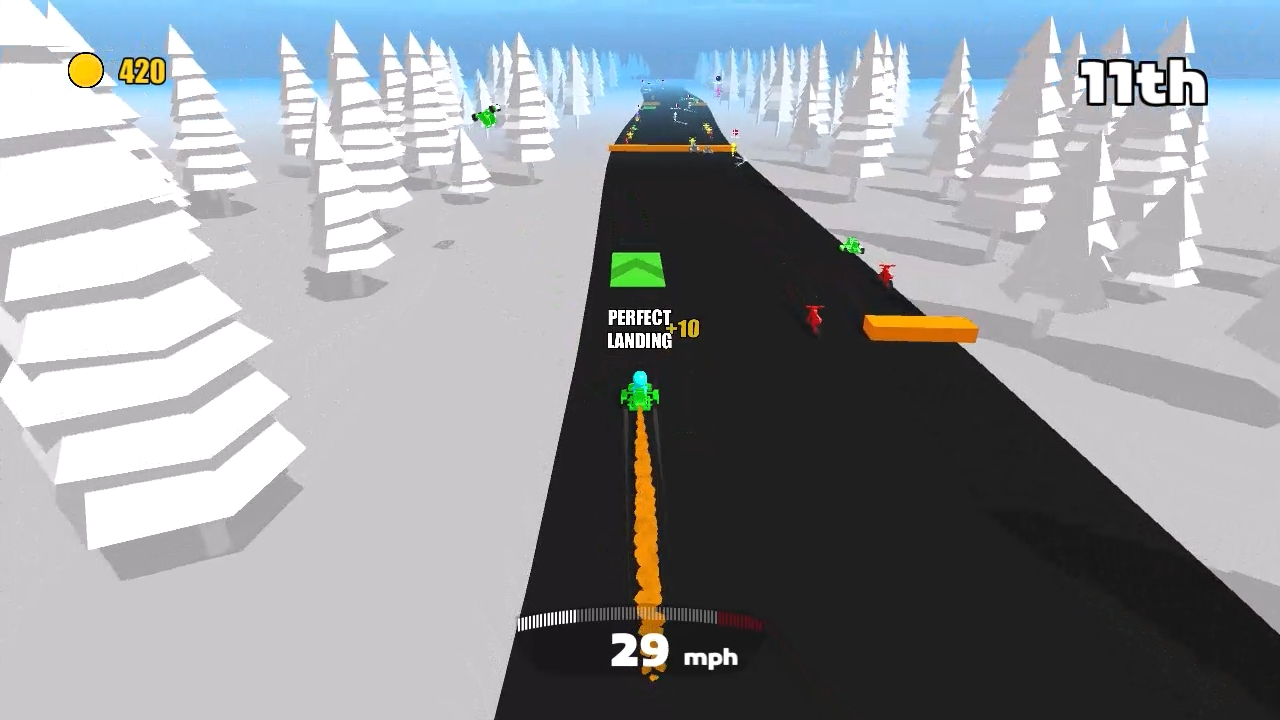Click the green AI kart on the right lane
This screenshot has width=1280, height=720.
(x=852, y=243)
